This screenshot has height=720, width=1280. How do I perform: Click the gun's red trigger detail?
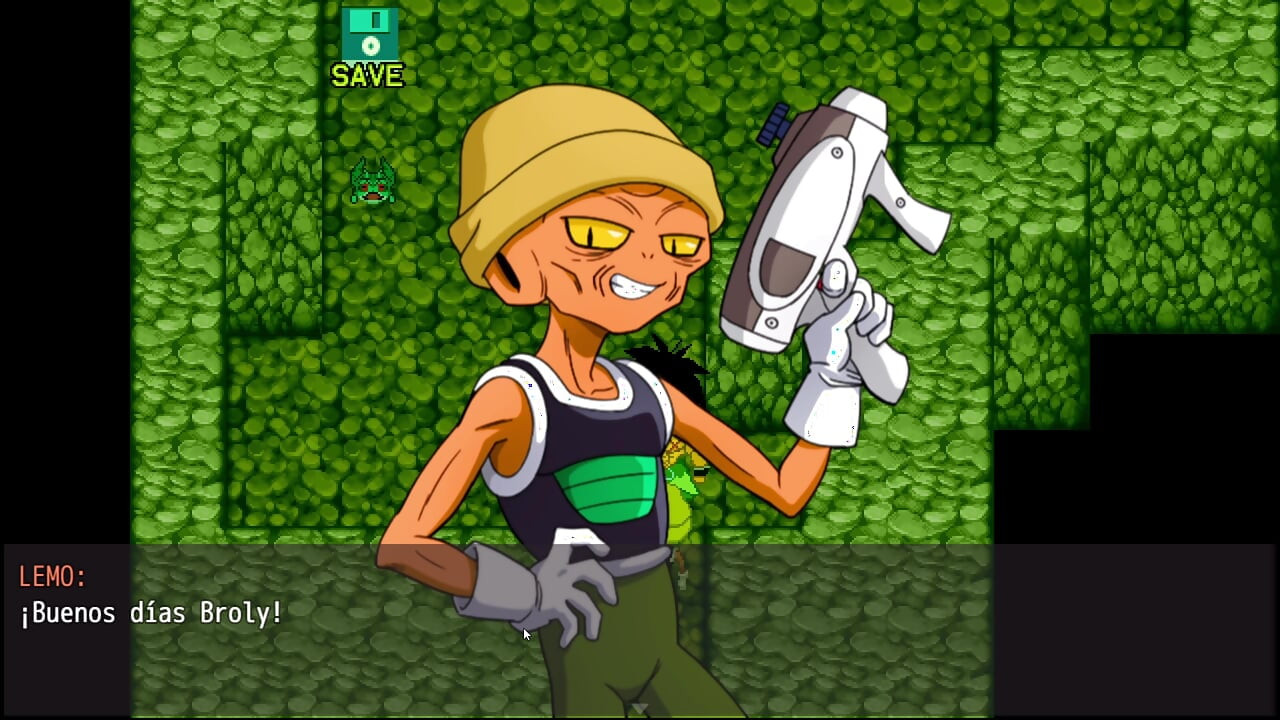point(823,285)
